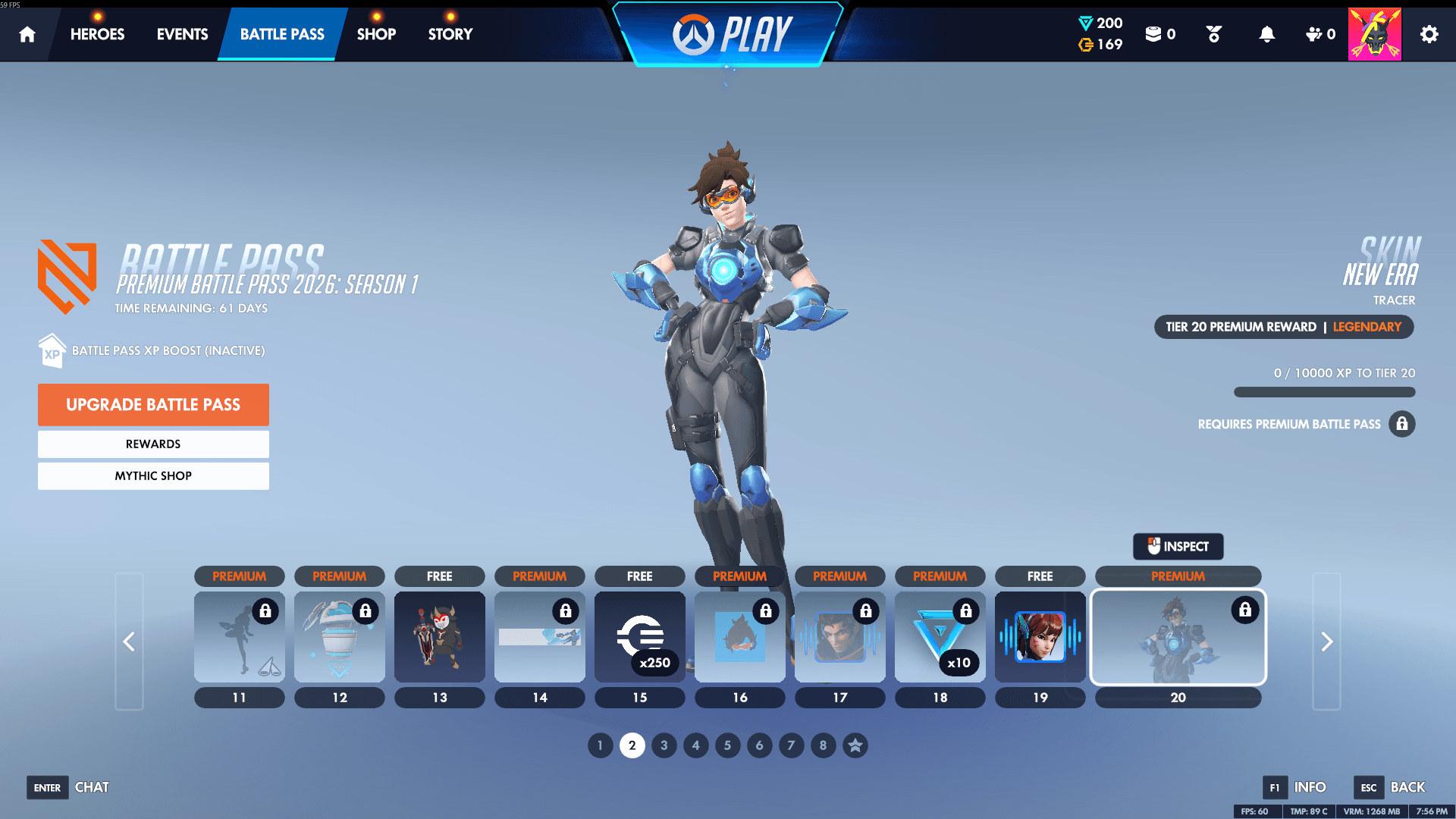Switch to the SHOP tab

pyautogui.click(x=376, y=34)
